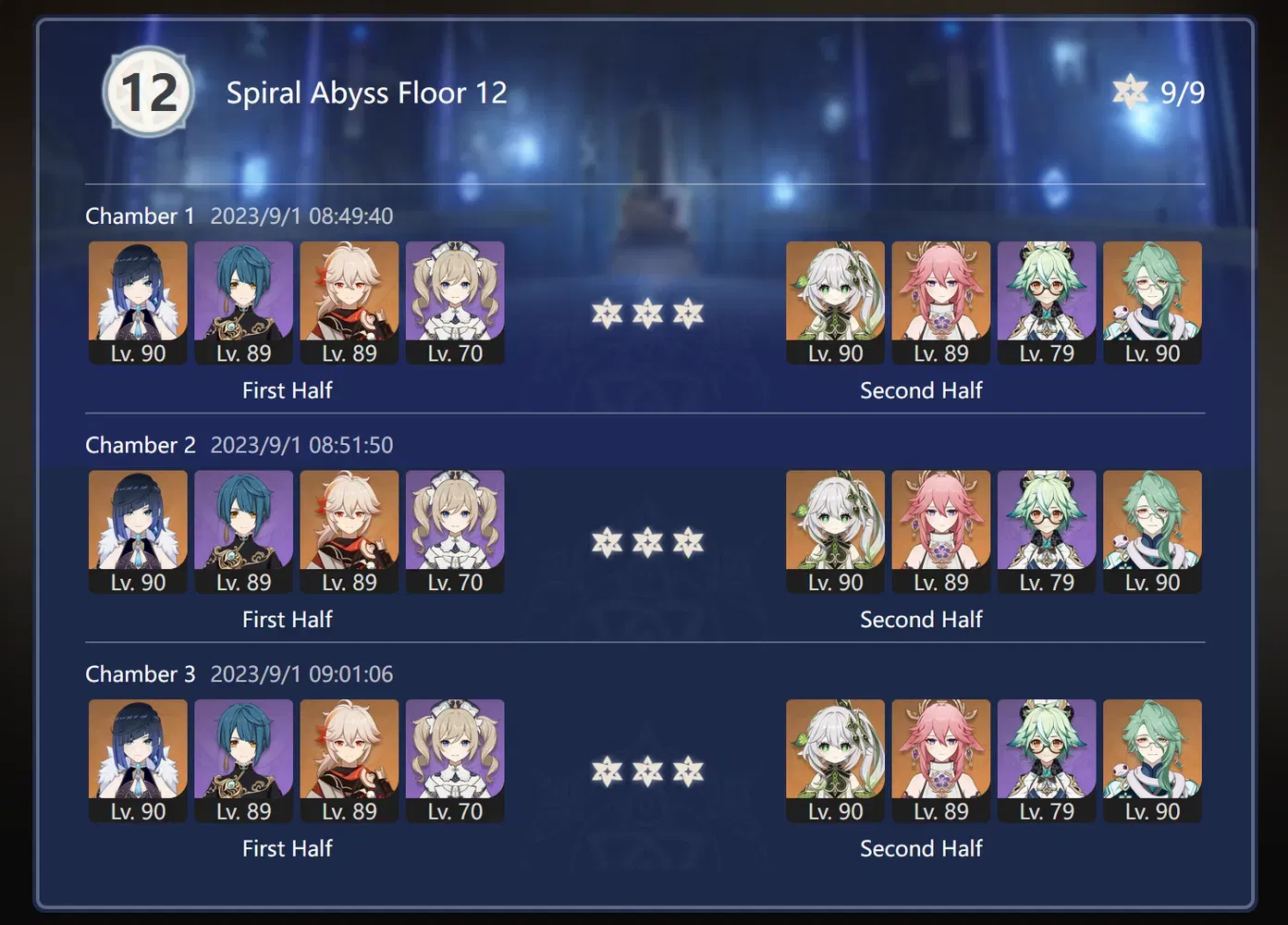
Task: Click the second star of Chamber 1
Action: pos(646,314)
